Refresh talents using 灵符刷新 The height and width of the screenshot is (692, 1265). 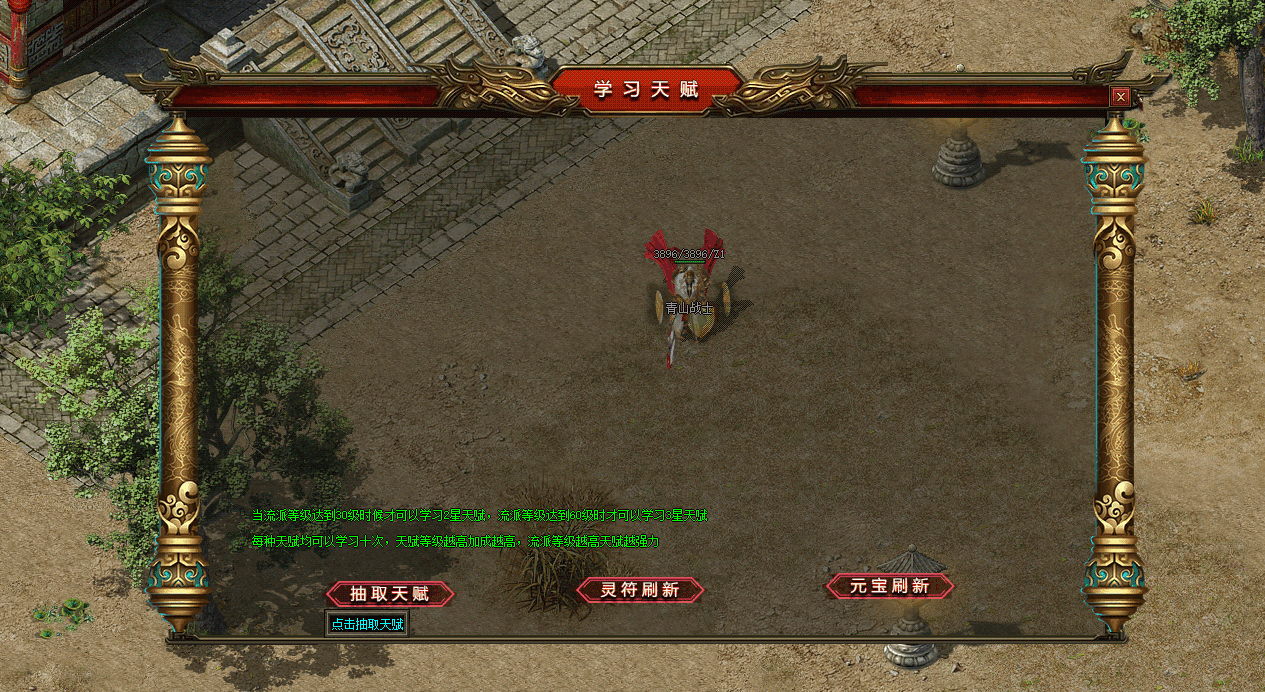[x=640, y=591]
